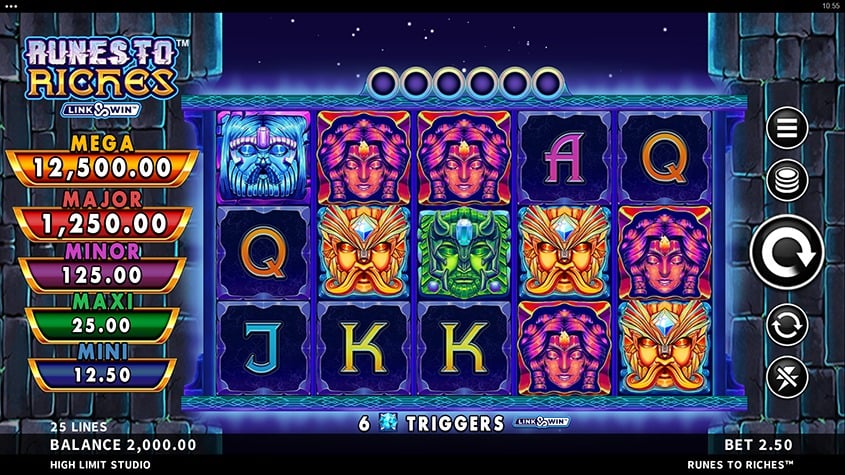Spin the reels with the large arrow button
This screenshot has width=845, height=475.
pos(787,253)
